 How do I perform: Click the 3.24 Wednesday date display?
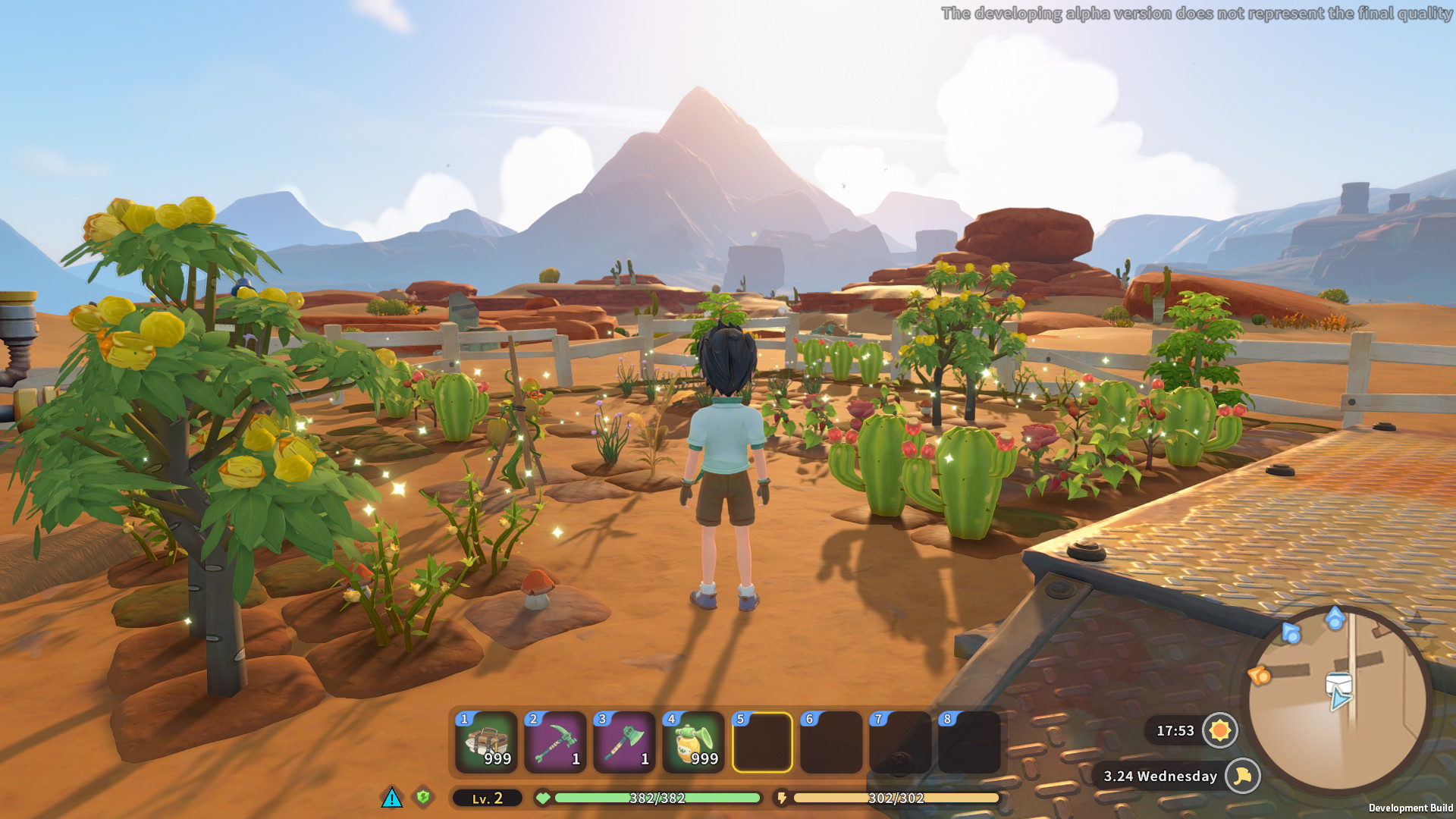point(1159,777)
